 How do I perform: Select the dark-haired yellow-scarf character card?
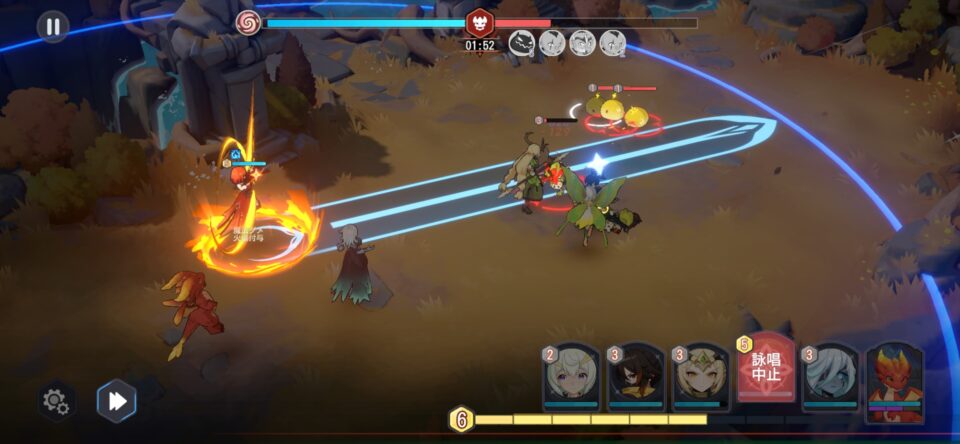tap(636, 378)
